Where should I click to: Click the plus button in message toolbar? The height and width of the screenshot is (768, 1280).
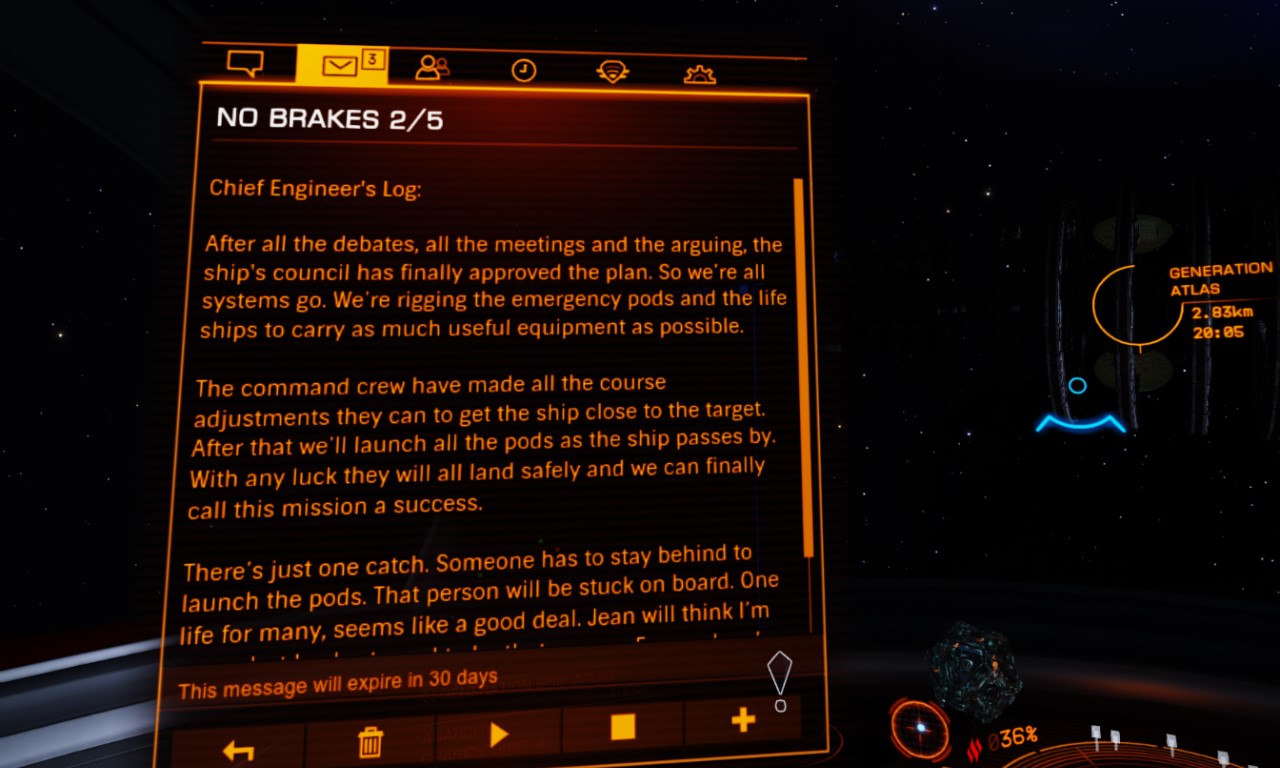tap(742, 720)
